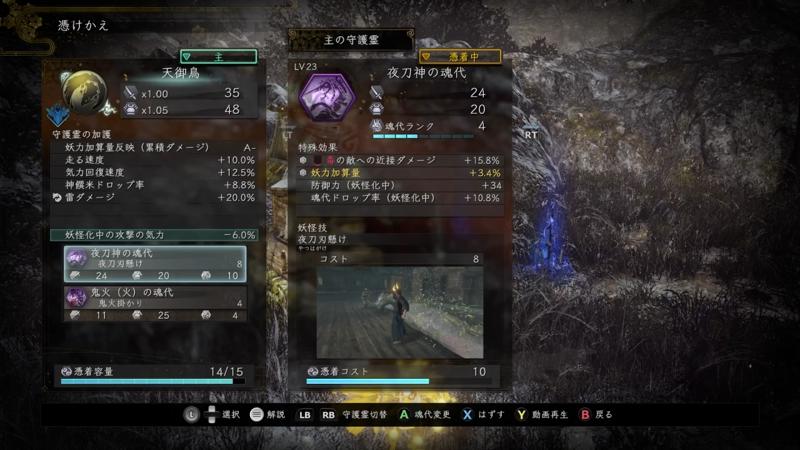
Task: Select the 鬼火（火）の魂代 soul core slot
Action: [155, 304]
